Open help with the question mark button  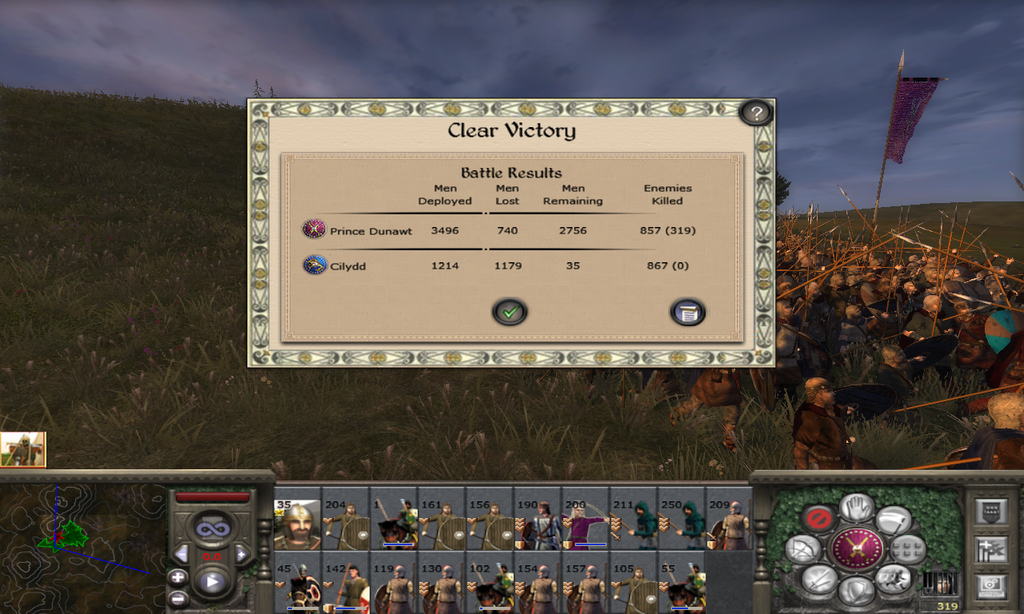(x=756, y=113)
